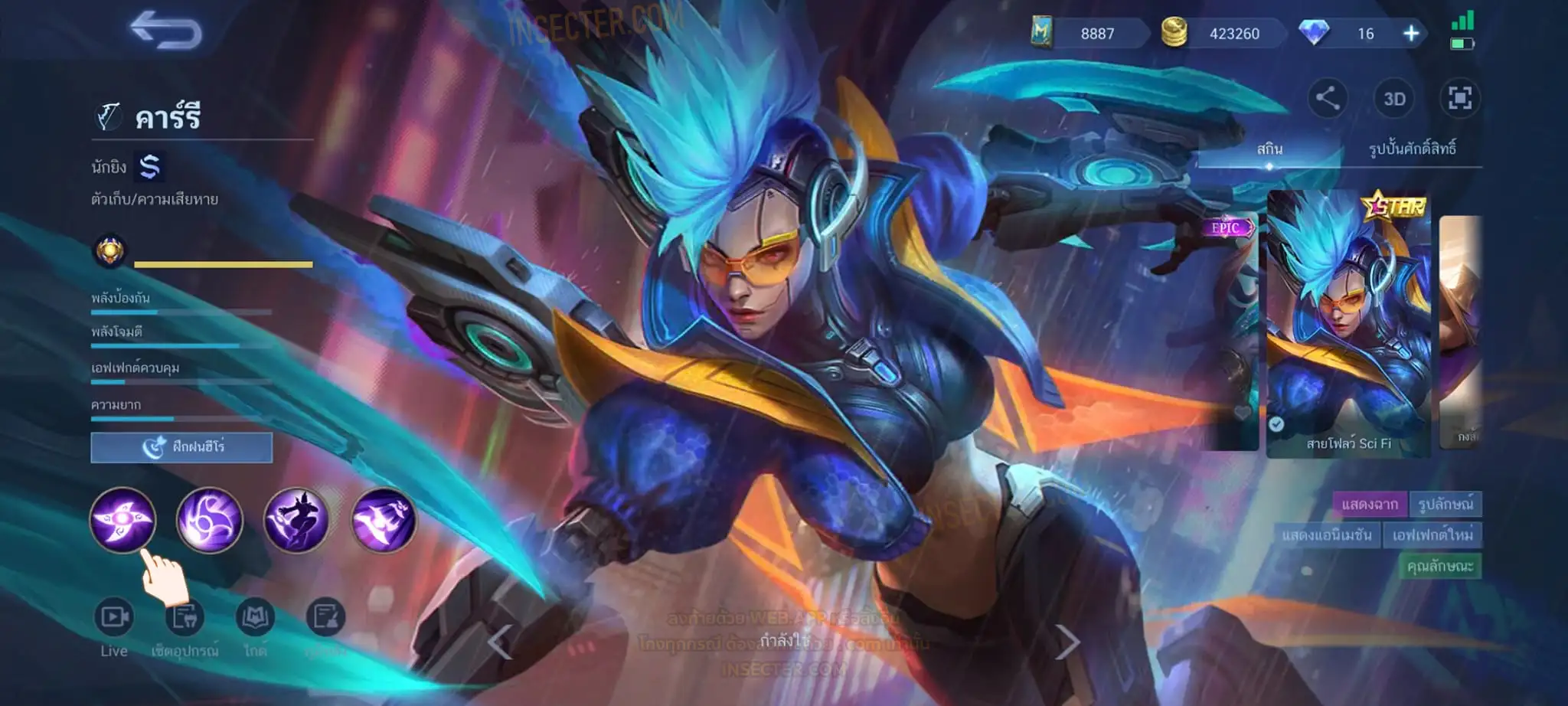Show the previous hero with left arrow
Viewport: 1568px width, 706px height.
click(500, 642)
